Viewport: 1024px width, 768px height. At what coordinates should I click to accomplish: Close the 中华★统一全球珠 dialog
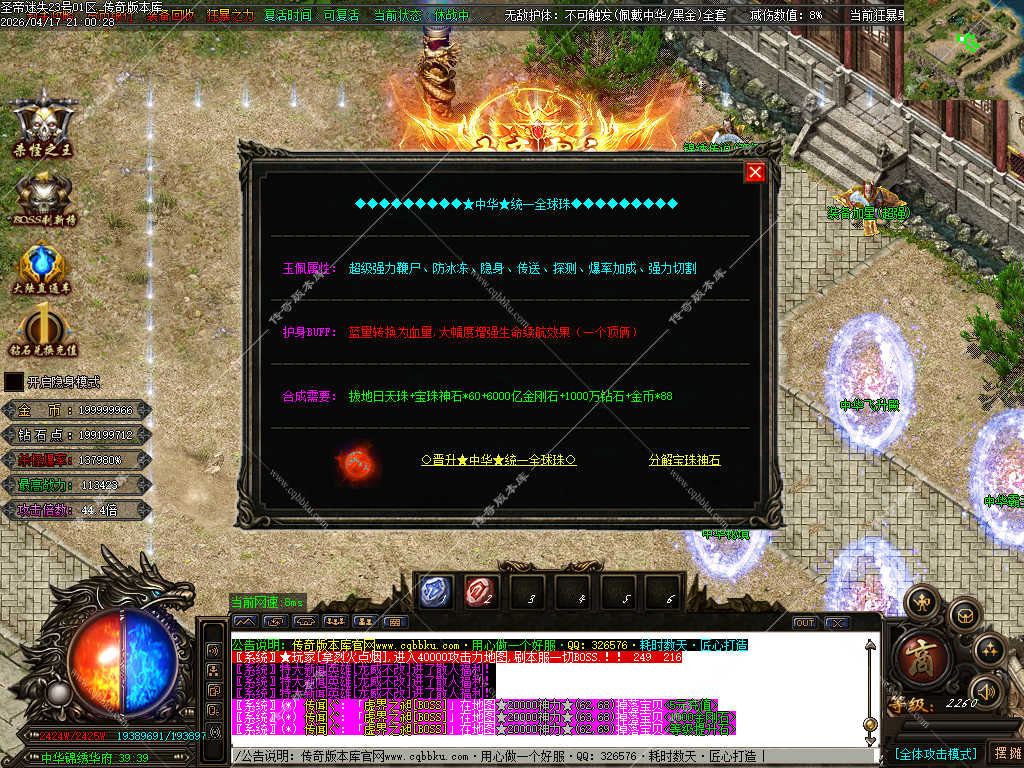[x=755, y=172]
